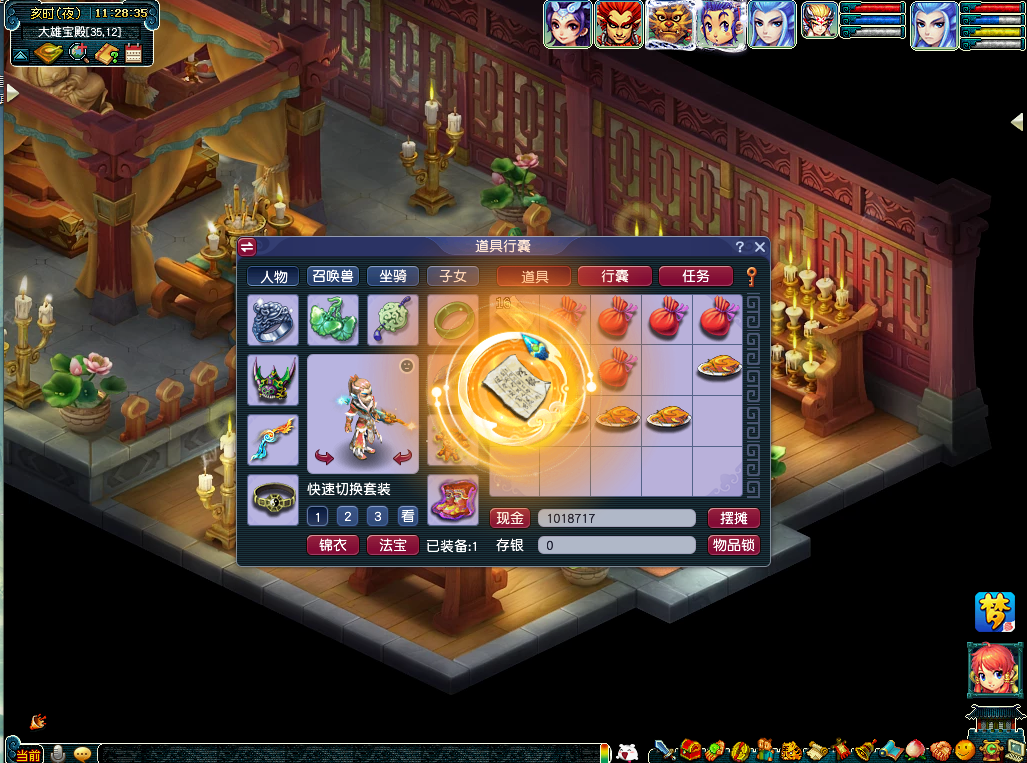Select the horned helmet equipment slot
1027x763 pixels.
pos(273,380)
